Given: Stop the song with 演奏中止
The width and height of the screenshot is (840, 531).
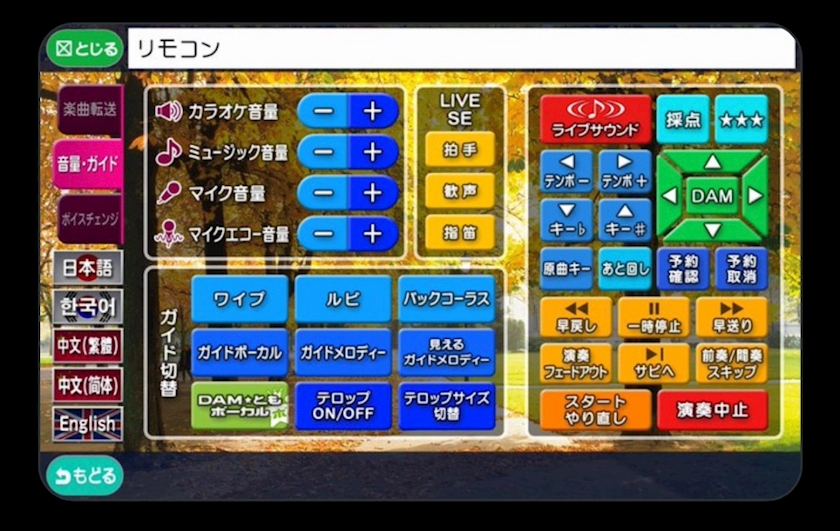Looking at the screenshot, I should click(712, 410).
